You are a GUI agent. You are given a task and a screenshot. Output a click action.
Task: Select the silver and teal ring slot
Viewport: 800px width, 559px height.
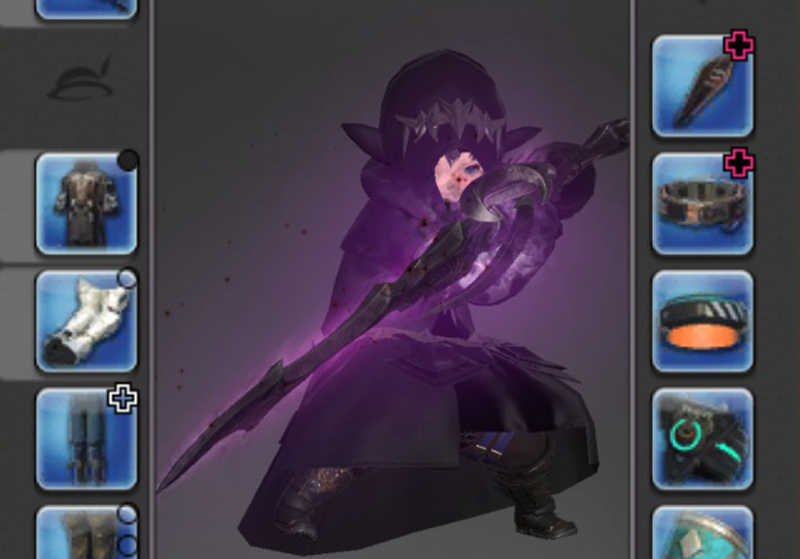click(702, 535)
